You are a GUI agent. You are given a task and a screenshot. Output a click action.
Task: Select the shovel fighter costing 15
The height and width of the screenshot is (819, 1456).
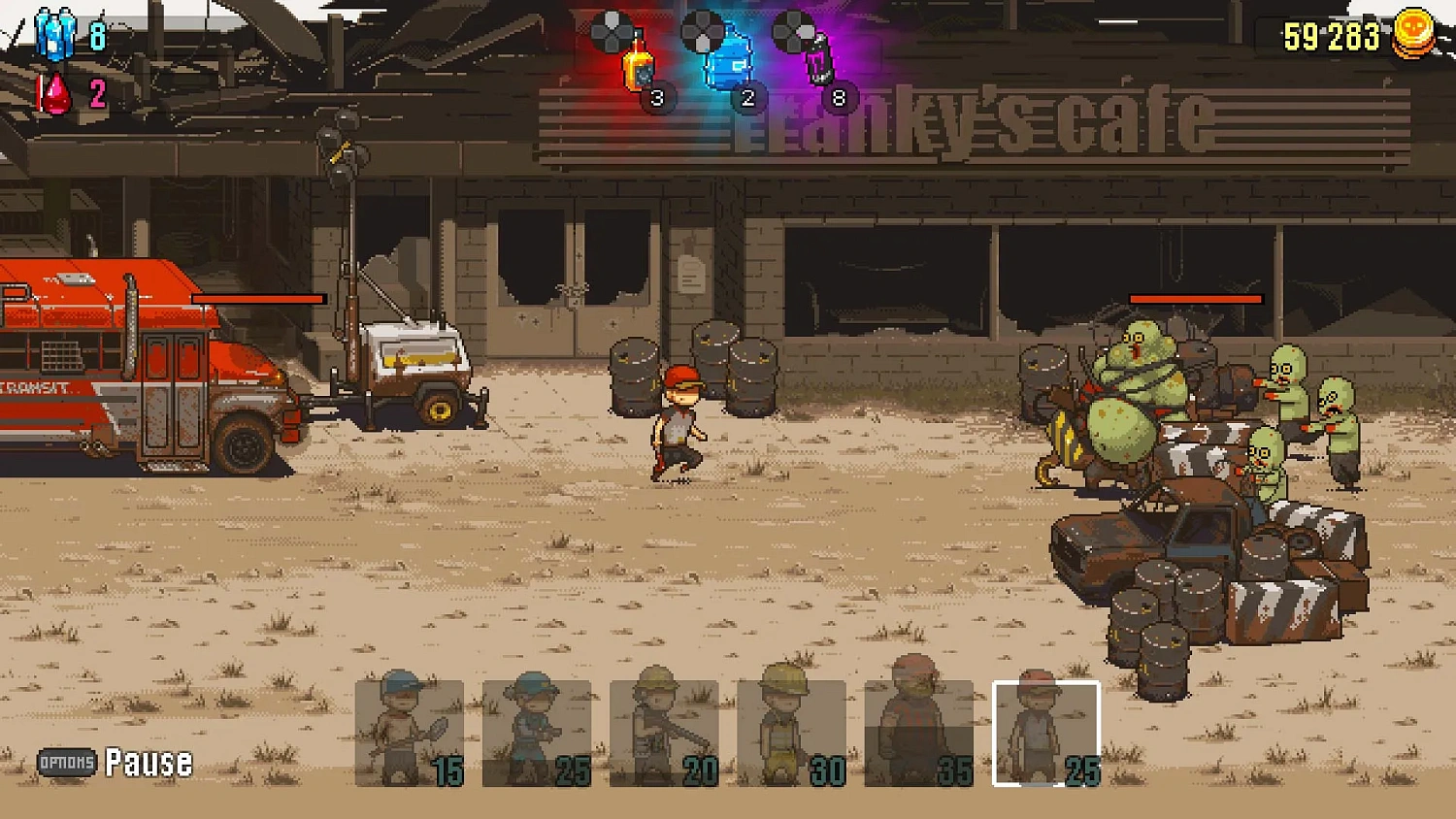click(409, 733)
